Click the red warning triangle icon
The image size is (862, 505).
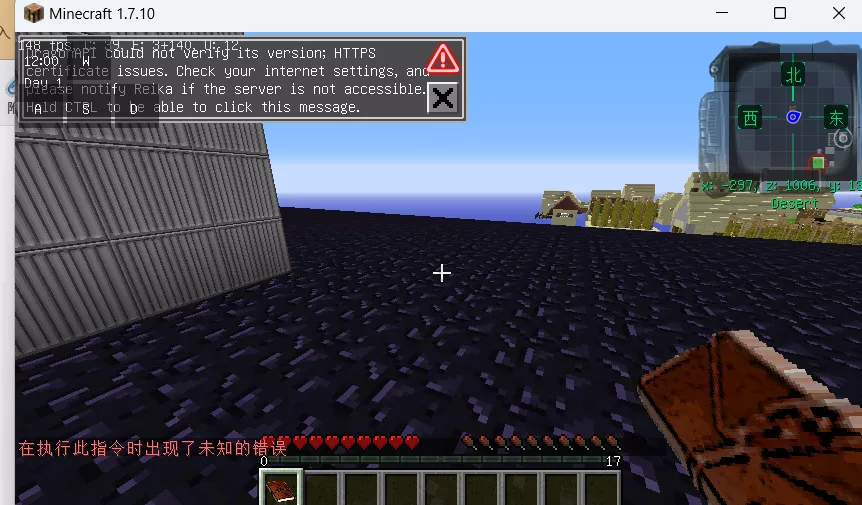click(442, 58)
